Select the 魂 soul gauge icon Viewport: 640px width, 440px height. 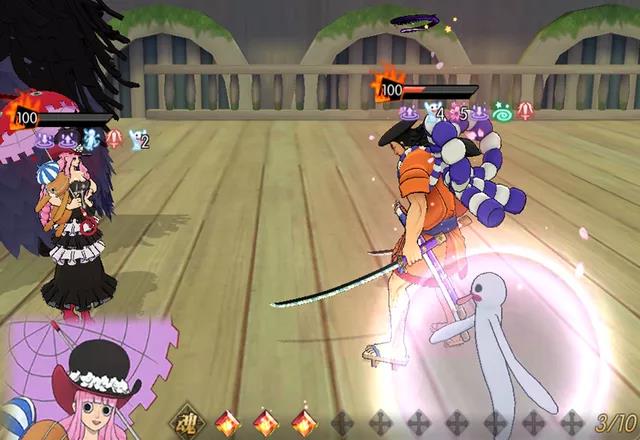pos(187,422)
